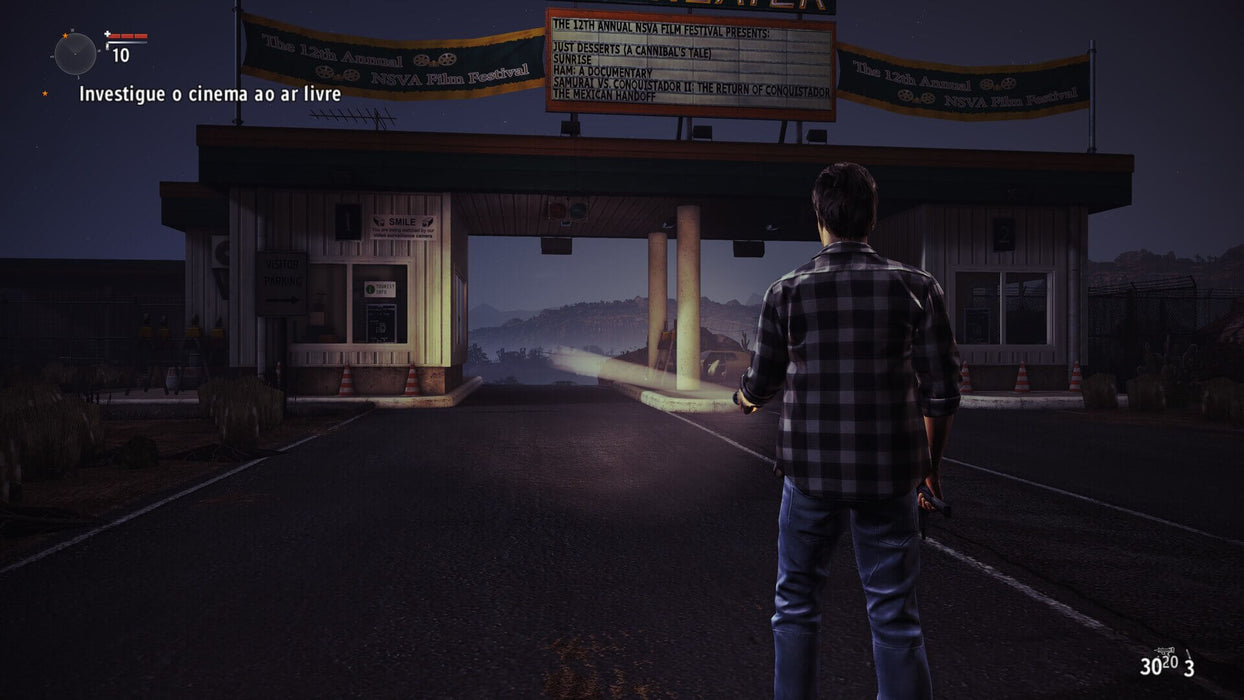The width and height of the screenshot is (1244, 700).
Task: Select the objective "Investigue o cinema ao ar livre"
Action: point(210,94)
